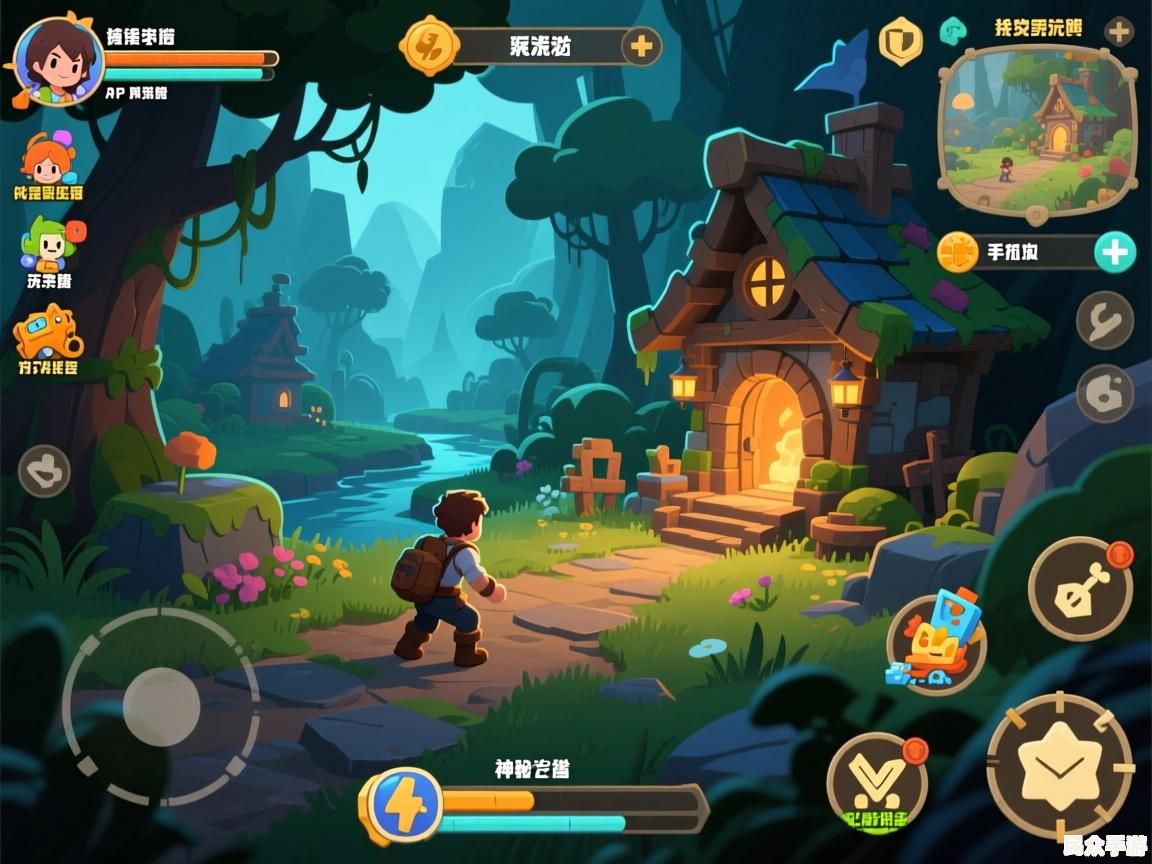
Task: Tap the plus button on the top currency bar
Action: pos(640,46)
